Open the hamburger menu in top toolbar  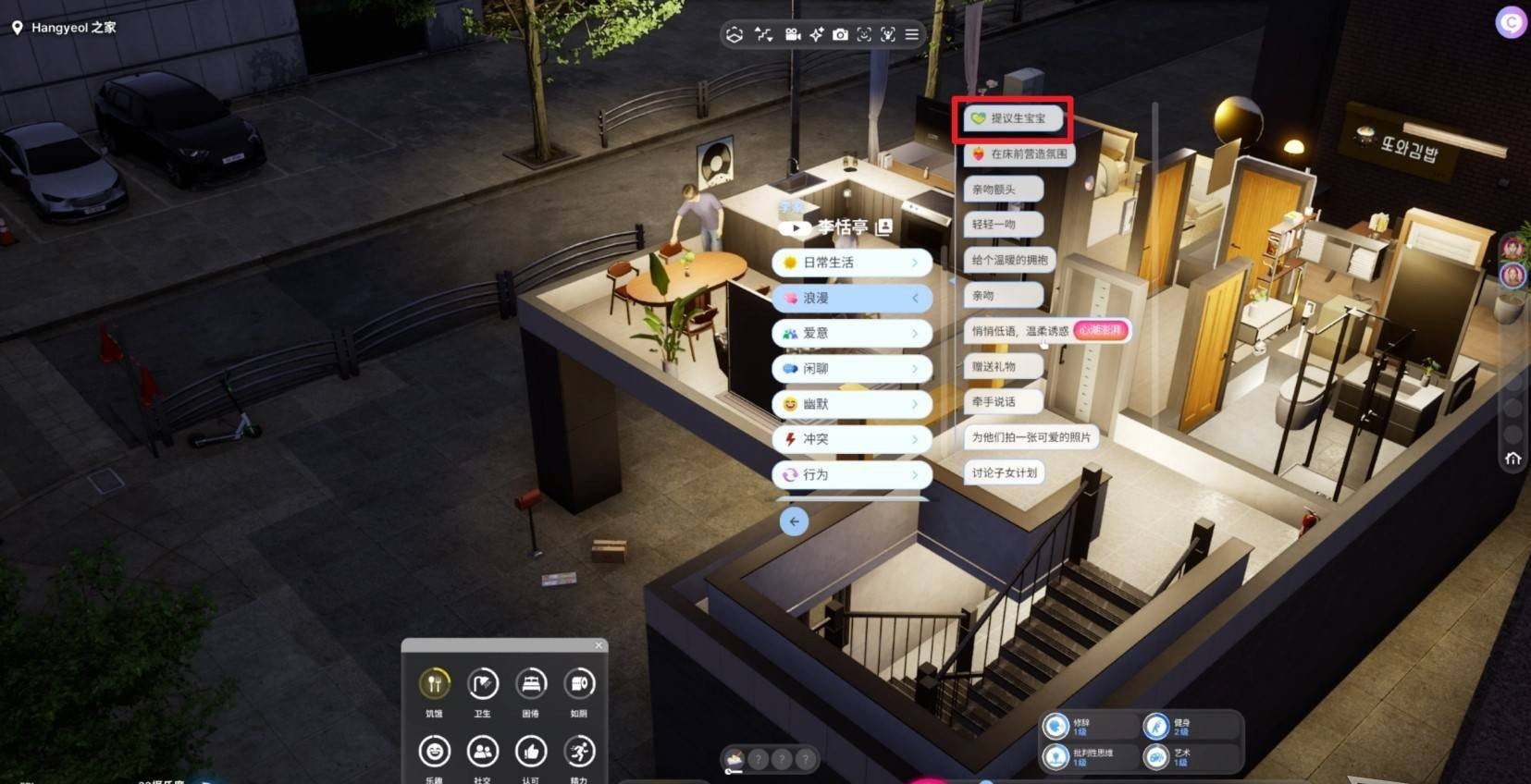pos(912,34)
